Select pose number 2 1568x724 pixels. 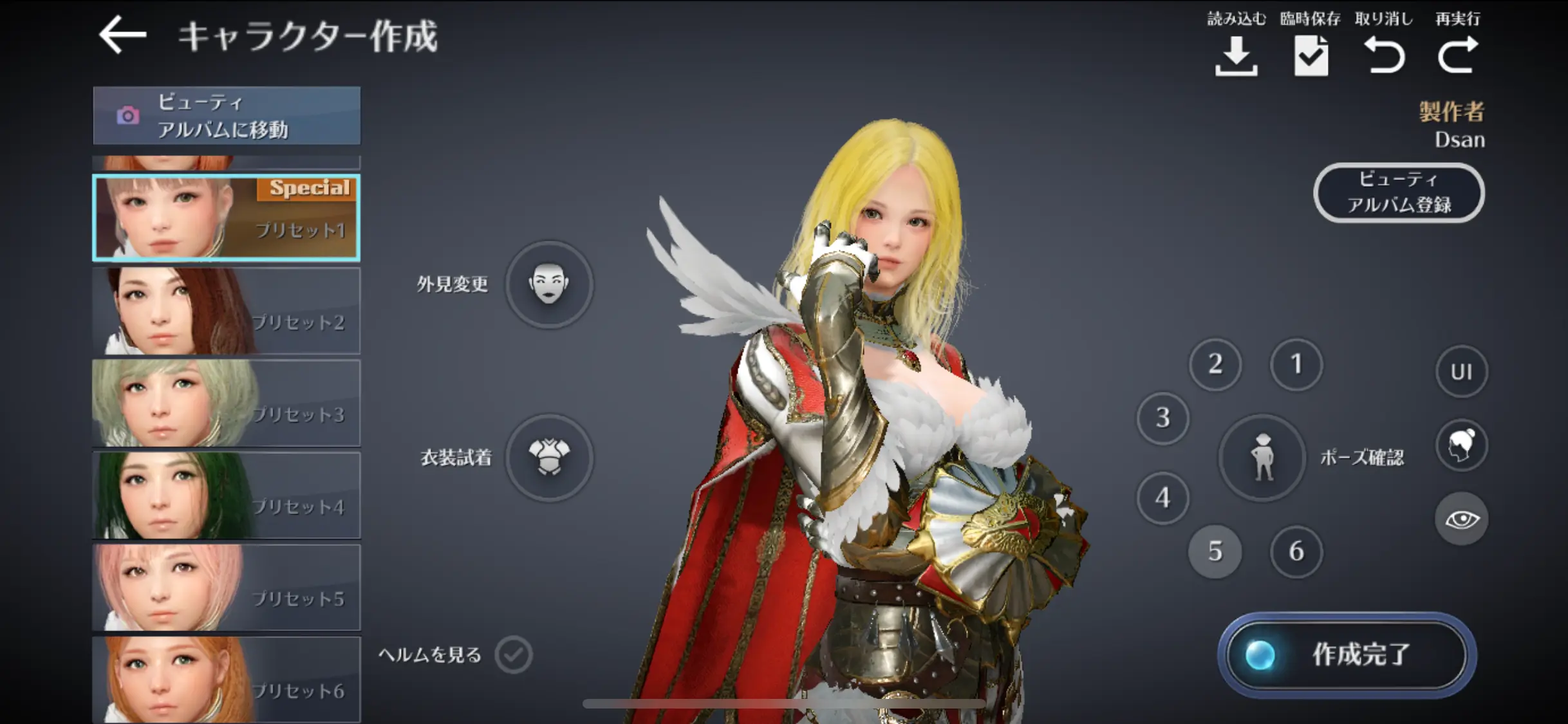[1215, 365]
